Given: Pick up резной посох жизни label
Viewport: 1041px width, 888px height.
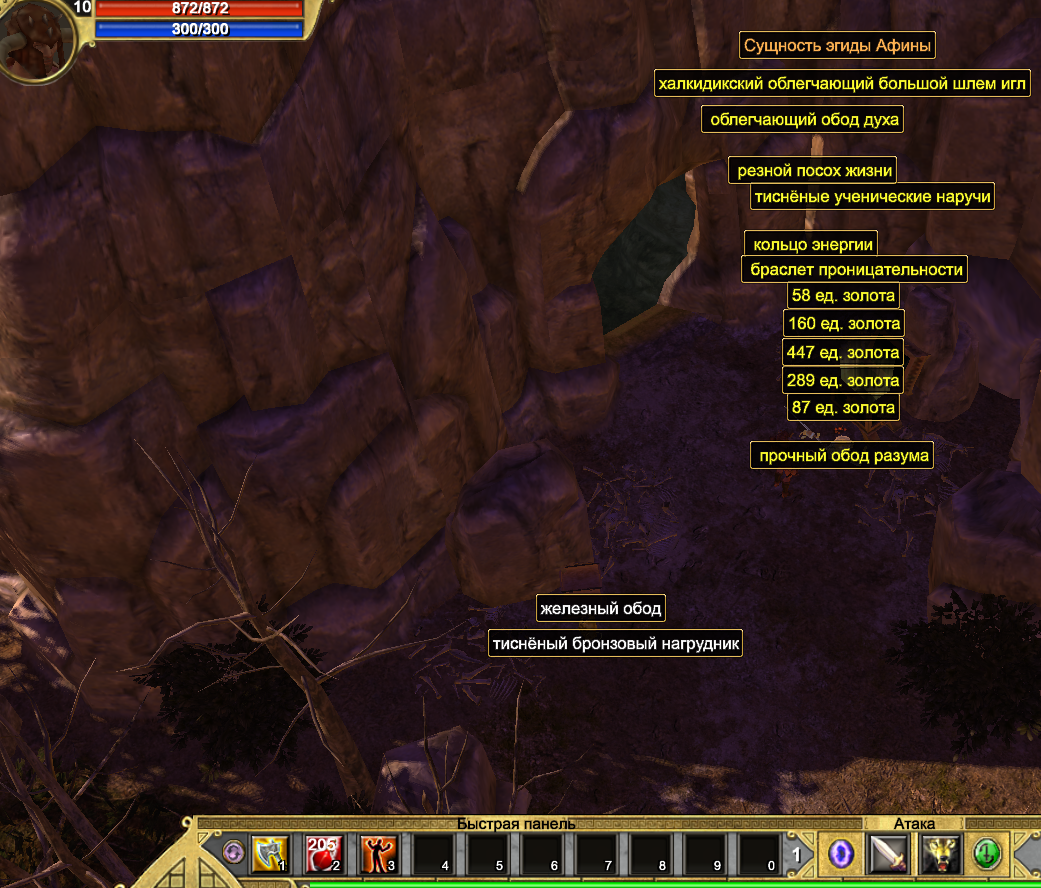Looking at the screenshot, I should pos(811,171).
